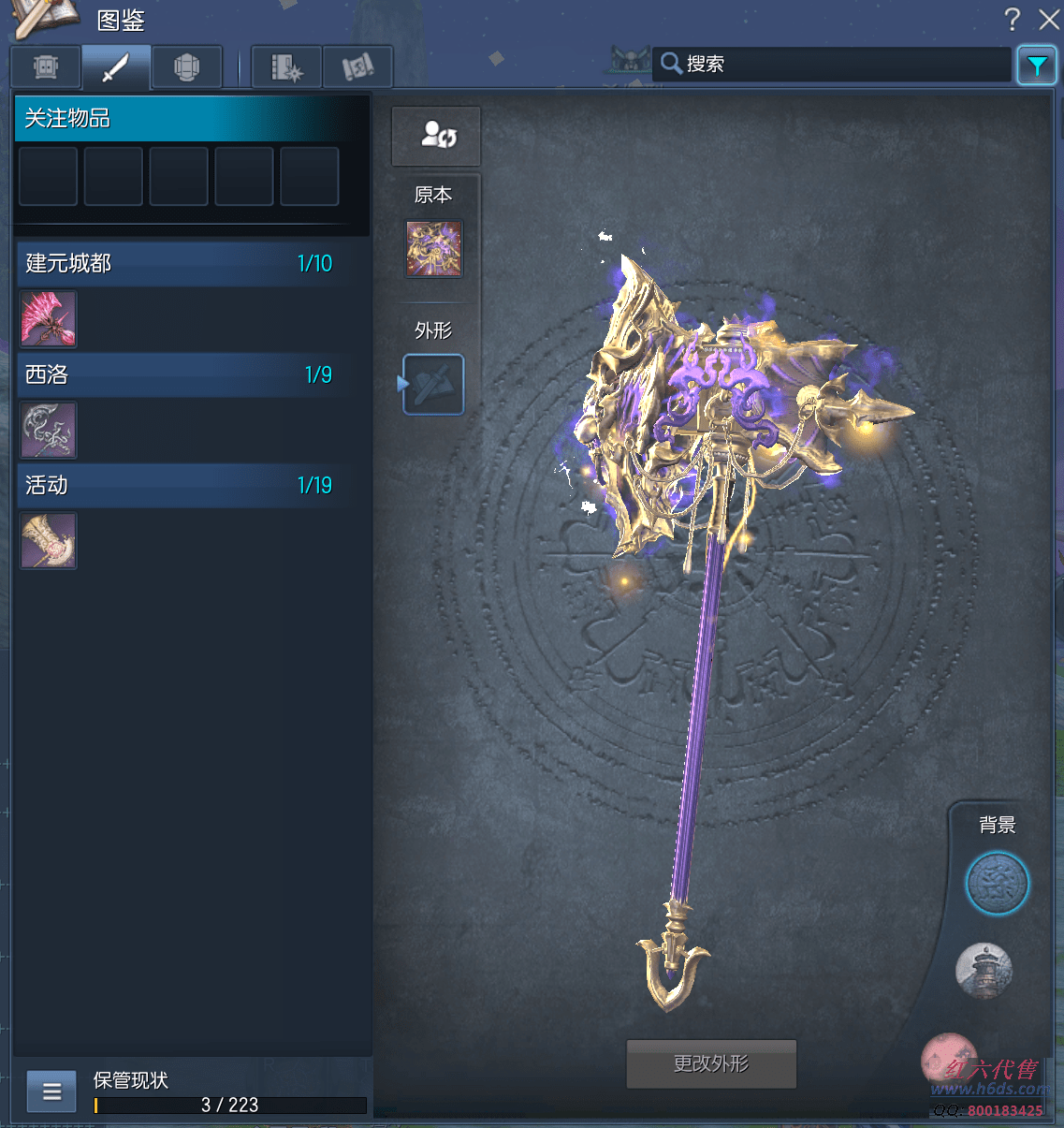Open the map flag tab

[357, 67]
